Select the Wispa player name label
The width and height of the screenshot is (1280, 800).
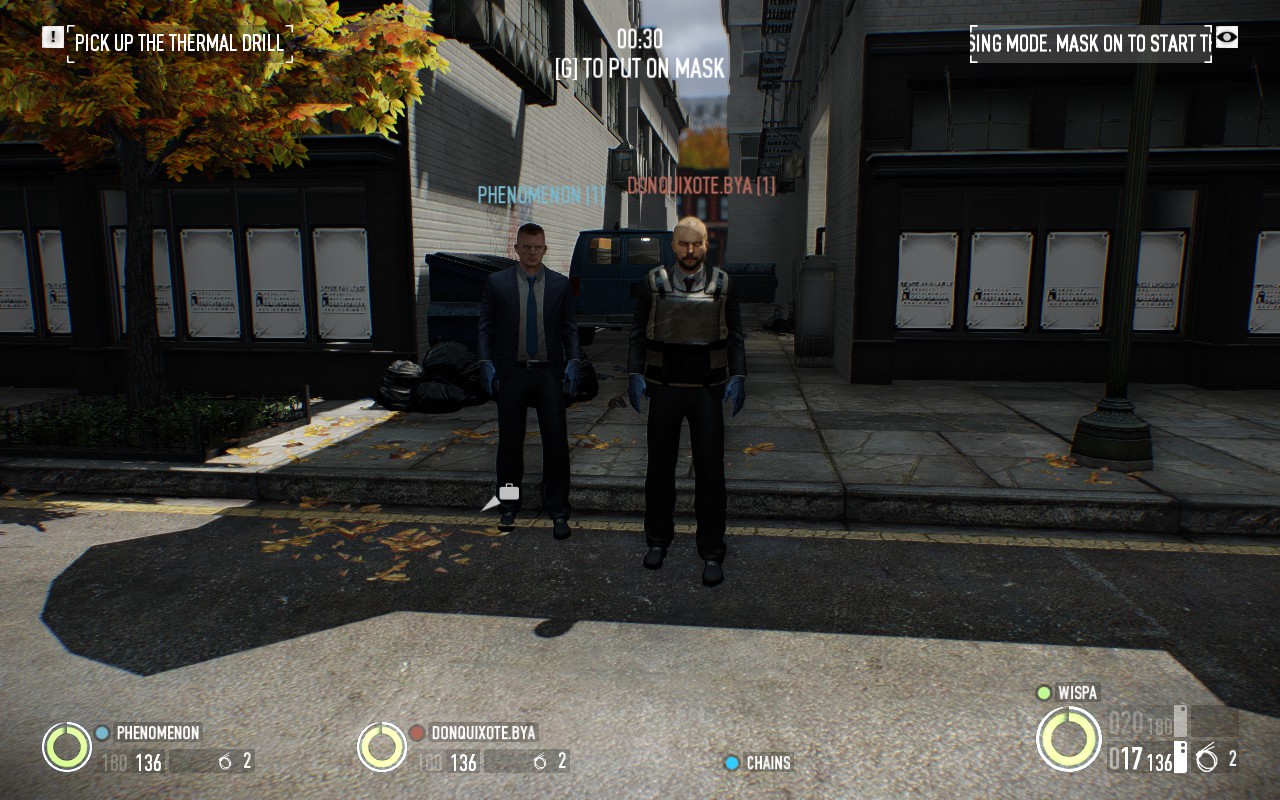tap(1078, 692)
